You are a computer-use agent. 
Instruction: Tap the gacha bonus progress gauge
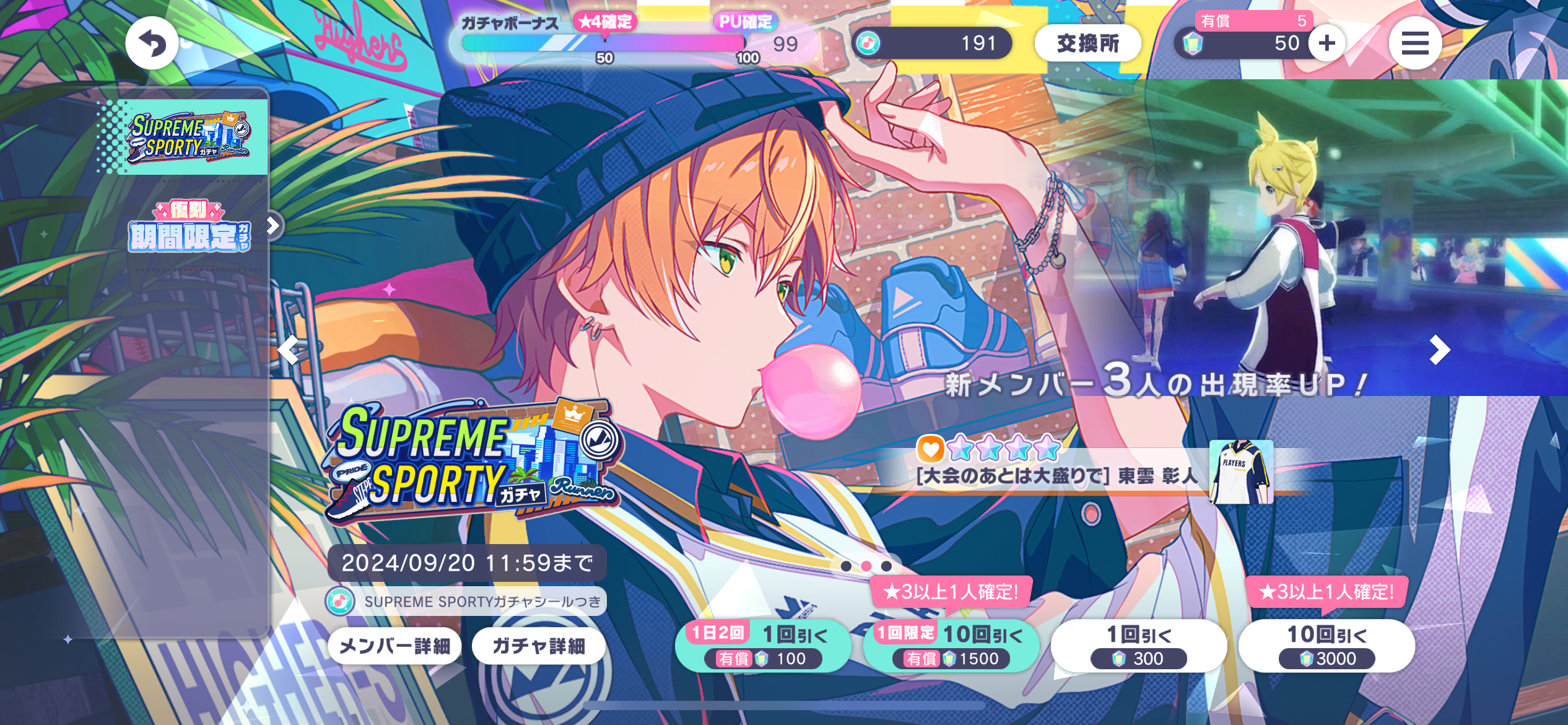(604, 43)
